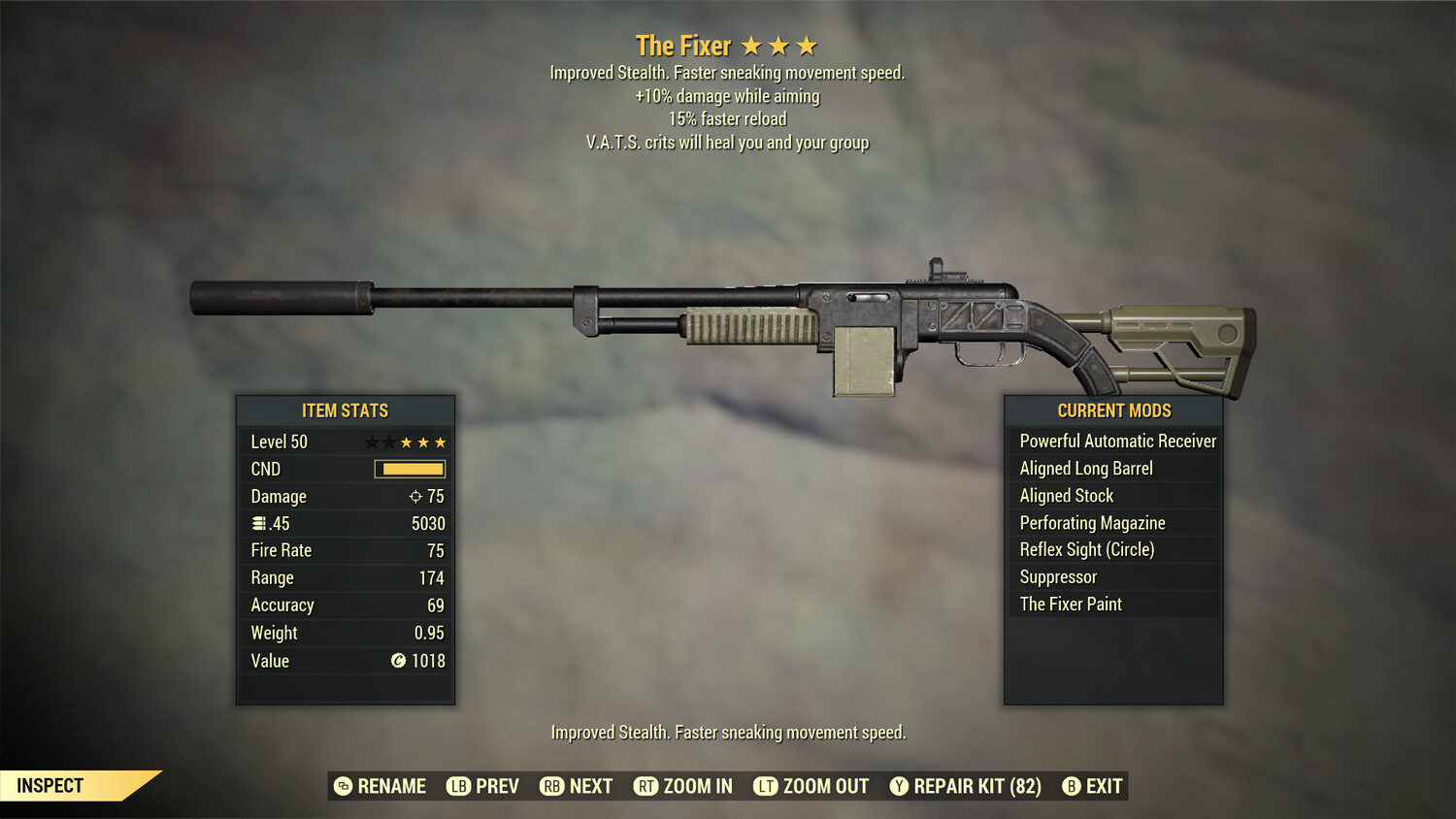This screenshot has height=819, width=1456.
Task: Toggle the last star in the Item Stats row
Action: 442,441
